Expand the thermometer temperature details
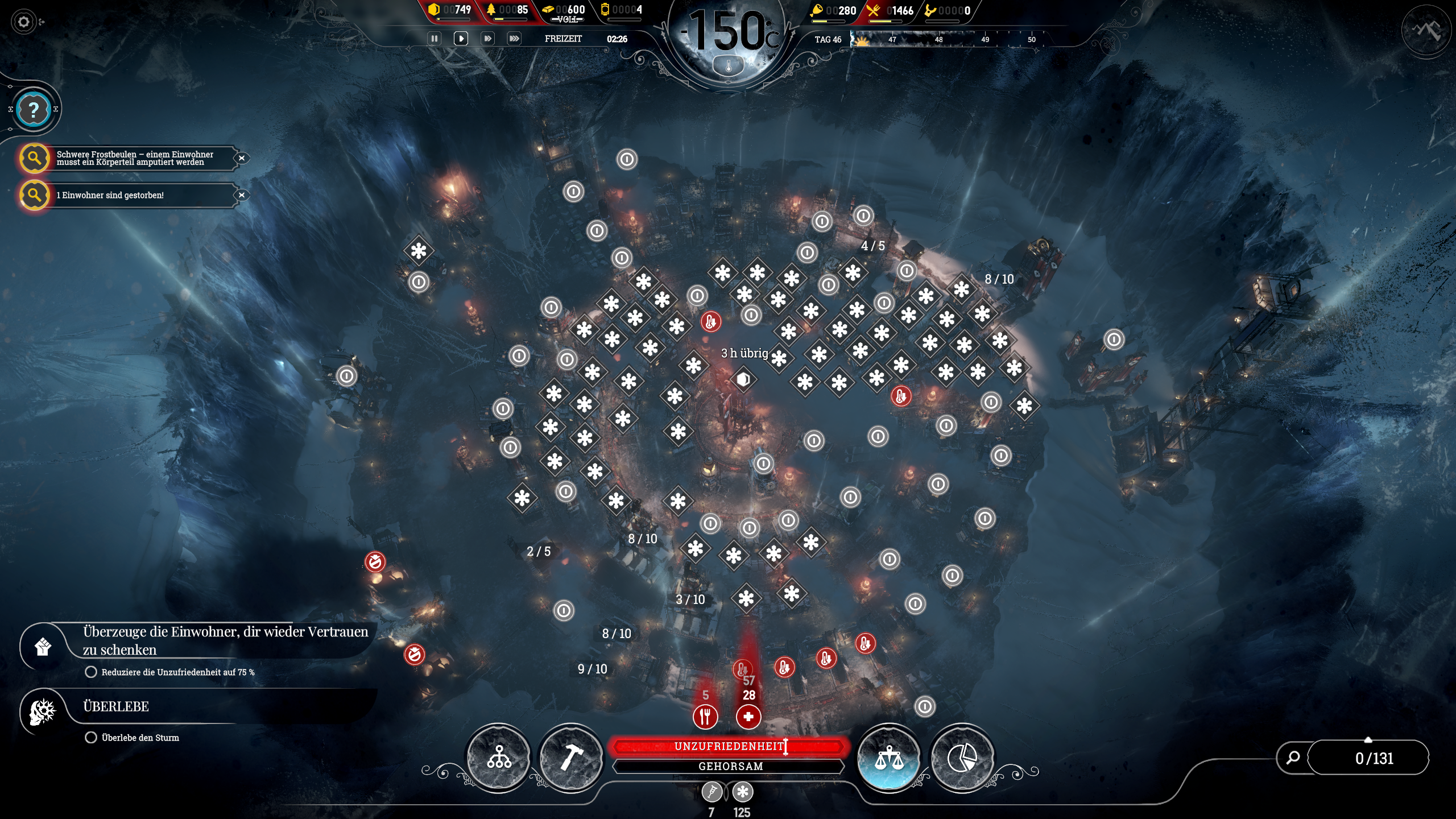The image size is (1456, 819). (x=729, y=64)
